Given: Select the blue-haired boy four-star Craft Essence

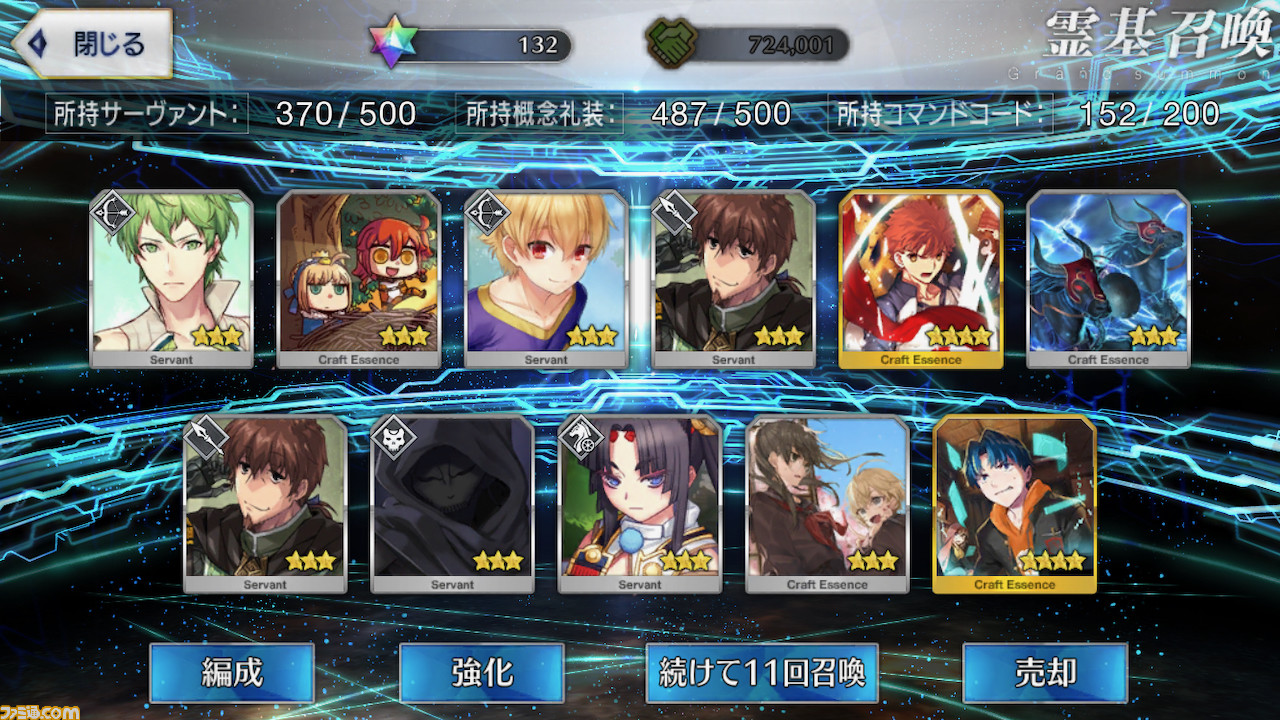Looking at the screenshot, I should tap(1014, 503).
